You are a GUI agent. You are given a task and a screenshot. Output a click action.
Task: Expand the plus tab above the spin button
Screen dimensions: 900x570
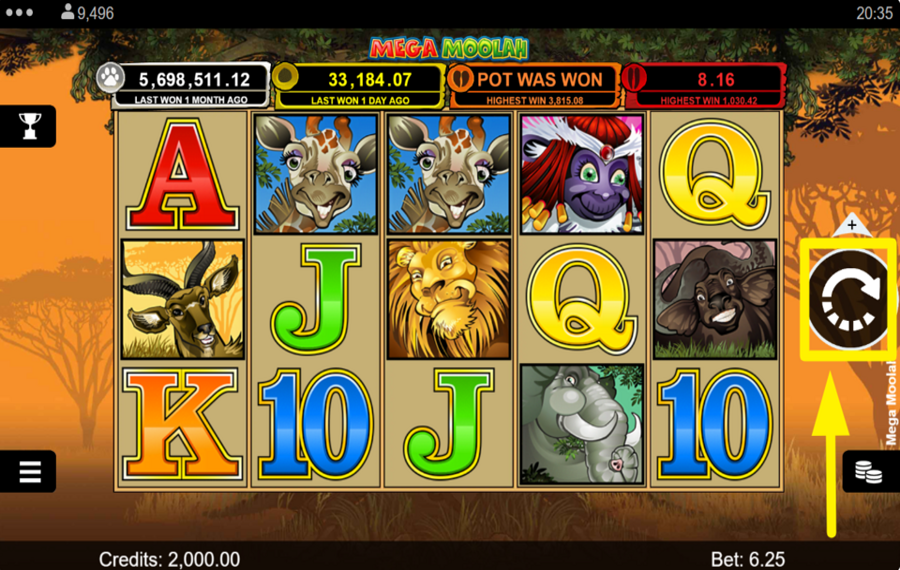(851, 225)
